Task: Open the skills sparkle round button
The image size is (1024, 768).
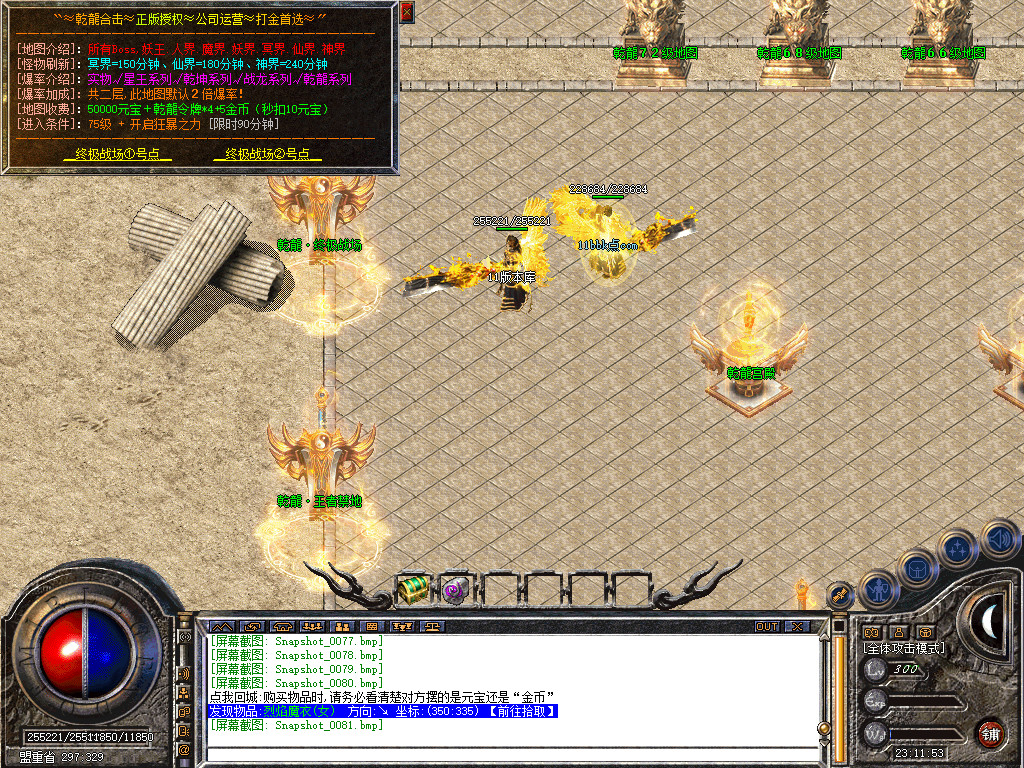Action: point(957,549)
